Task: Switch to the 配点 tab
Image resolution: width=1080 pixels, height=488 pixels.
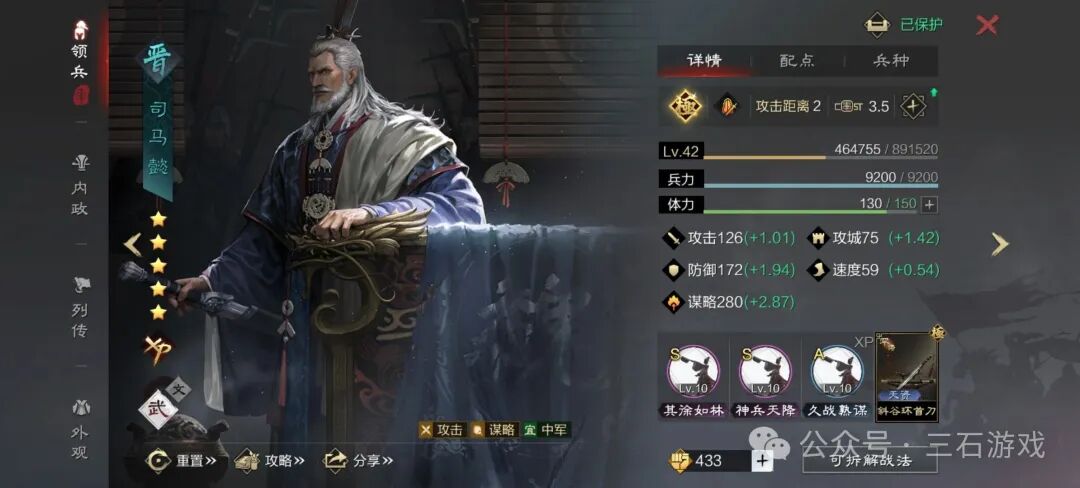Action: (797, 60)
